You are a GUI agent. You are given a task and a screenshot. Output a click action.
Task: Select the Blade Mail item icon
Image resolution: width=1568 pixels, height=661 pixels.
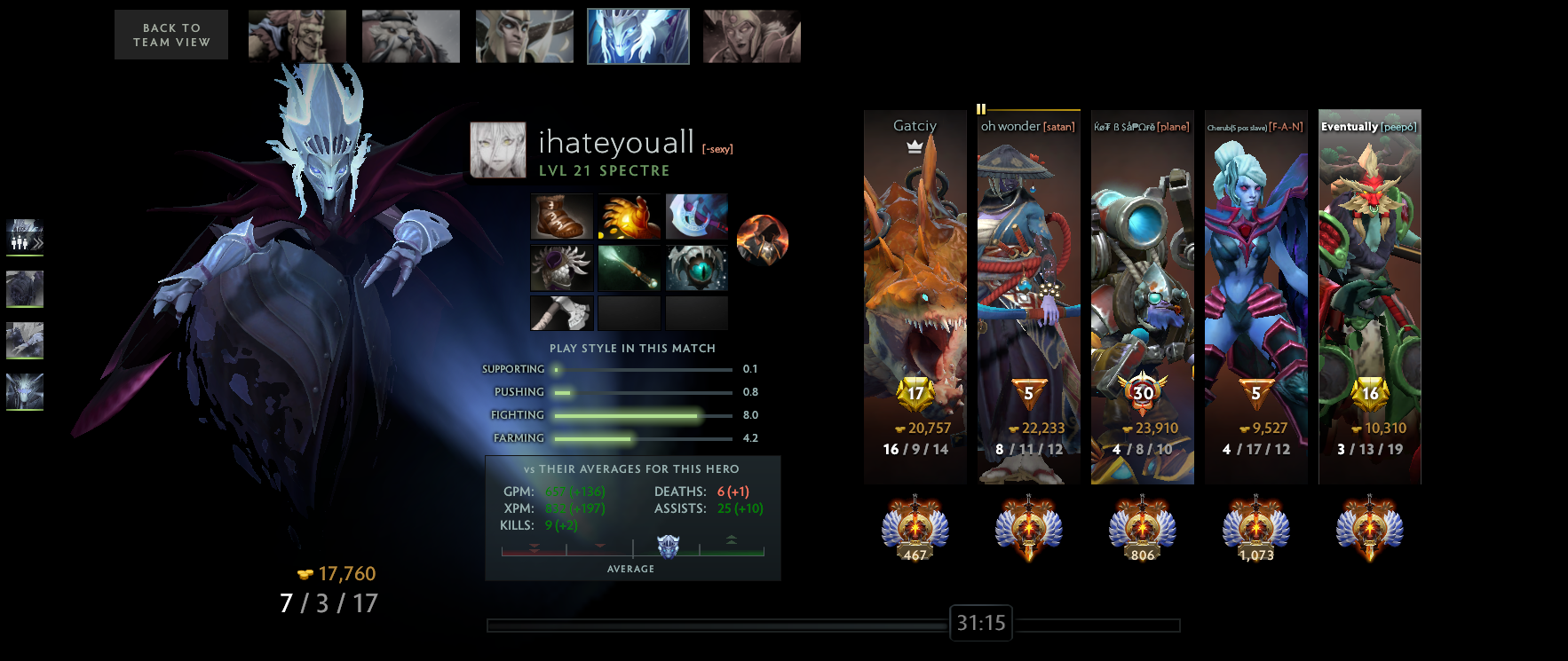click(x=562, y=268)
